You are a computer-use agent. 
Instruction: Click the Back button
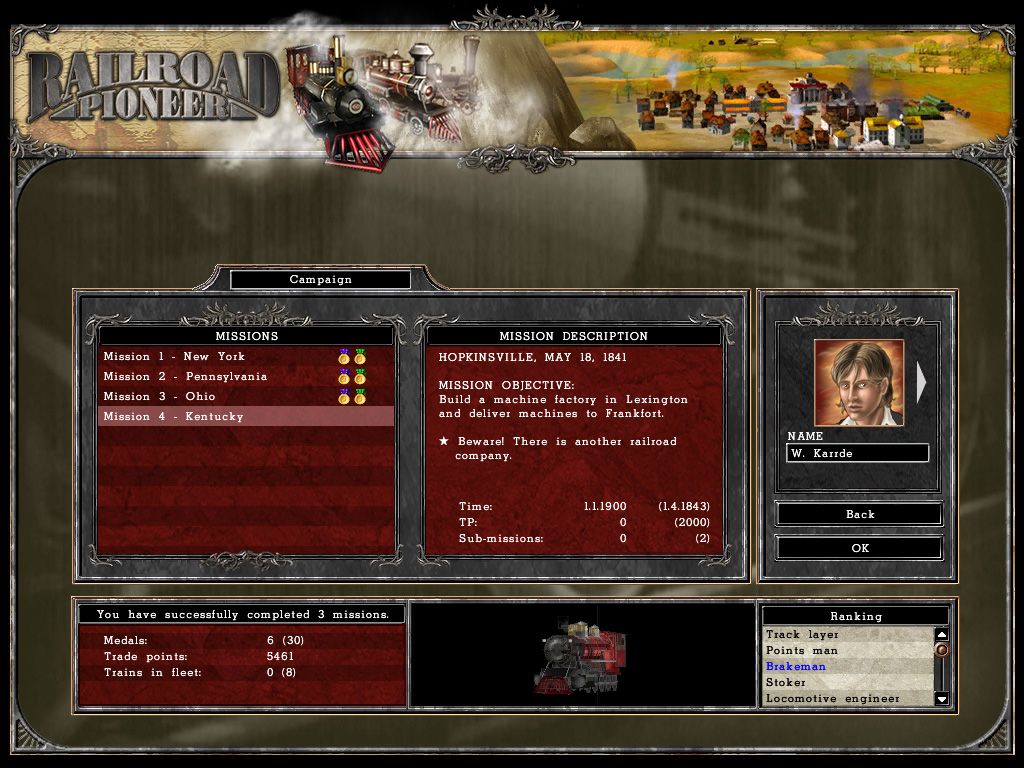pyautogui.click(x=859, y=514)
